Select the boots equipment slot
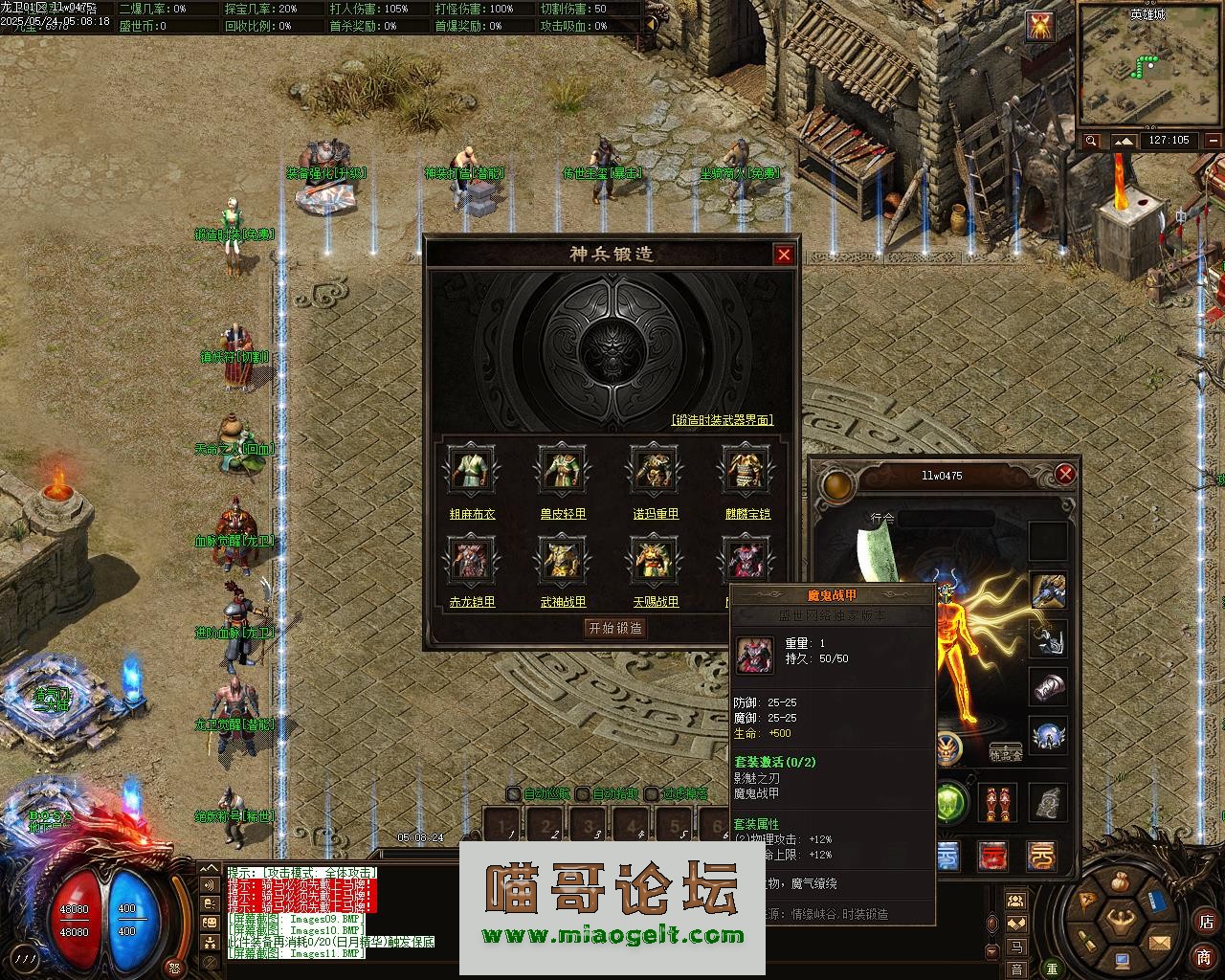 pyautogui.click(x=998, y=803)
